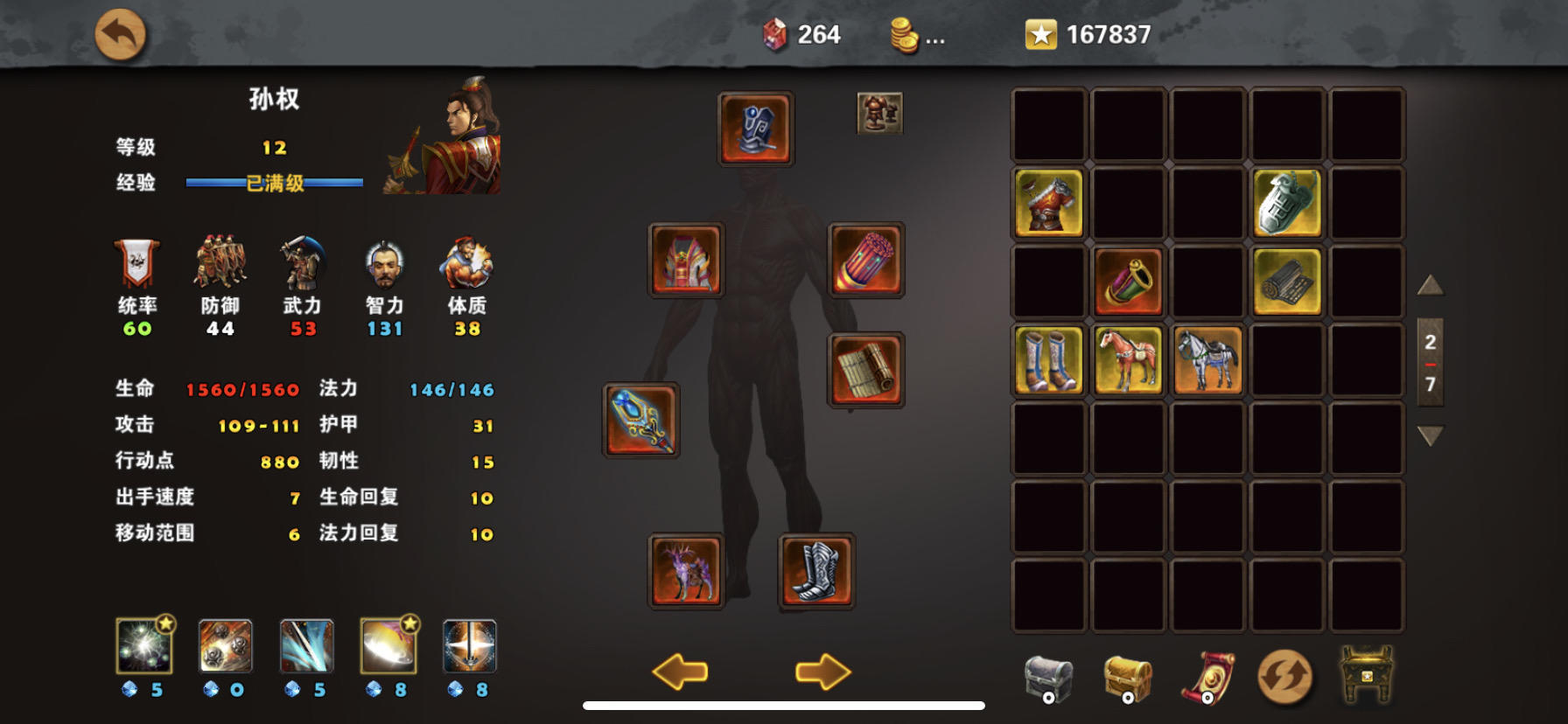
Task: Select the white horse in the inventory
Action: pos(1207,361)
